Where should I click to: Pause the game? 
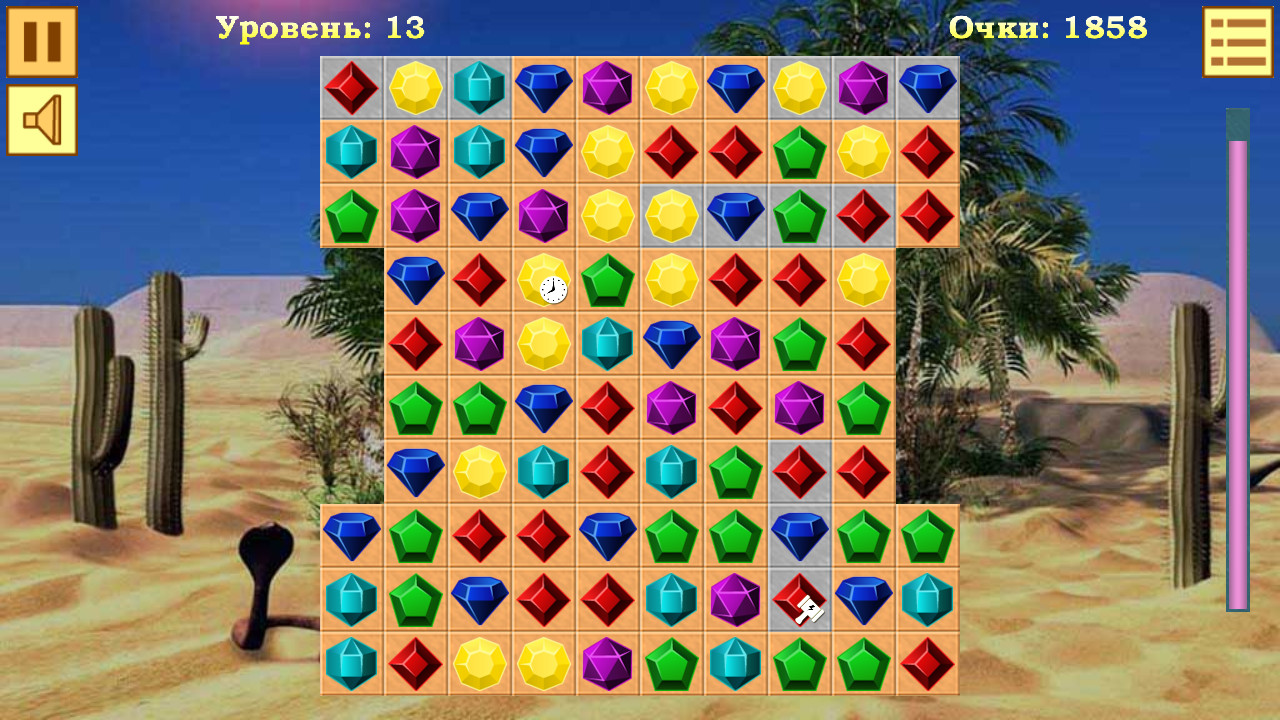pyautogui.click(x=40, y=42)
